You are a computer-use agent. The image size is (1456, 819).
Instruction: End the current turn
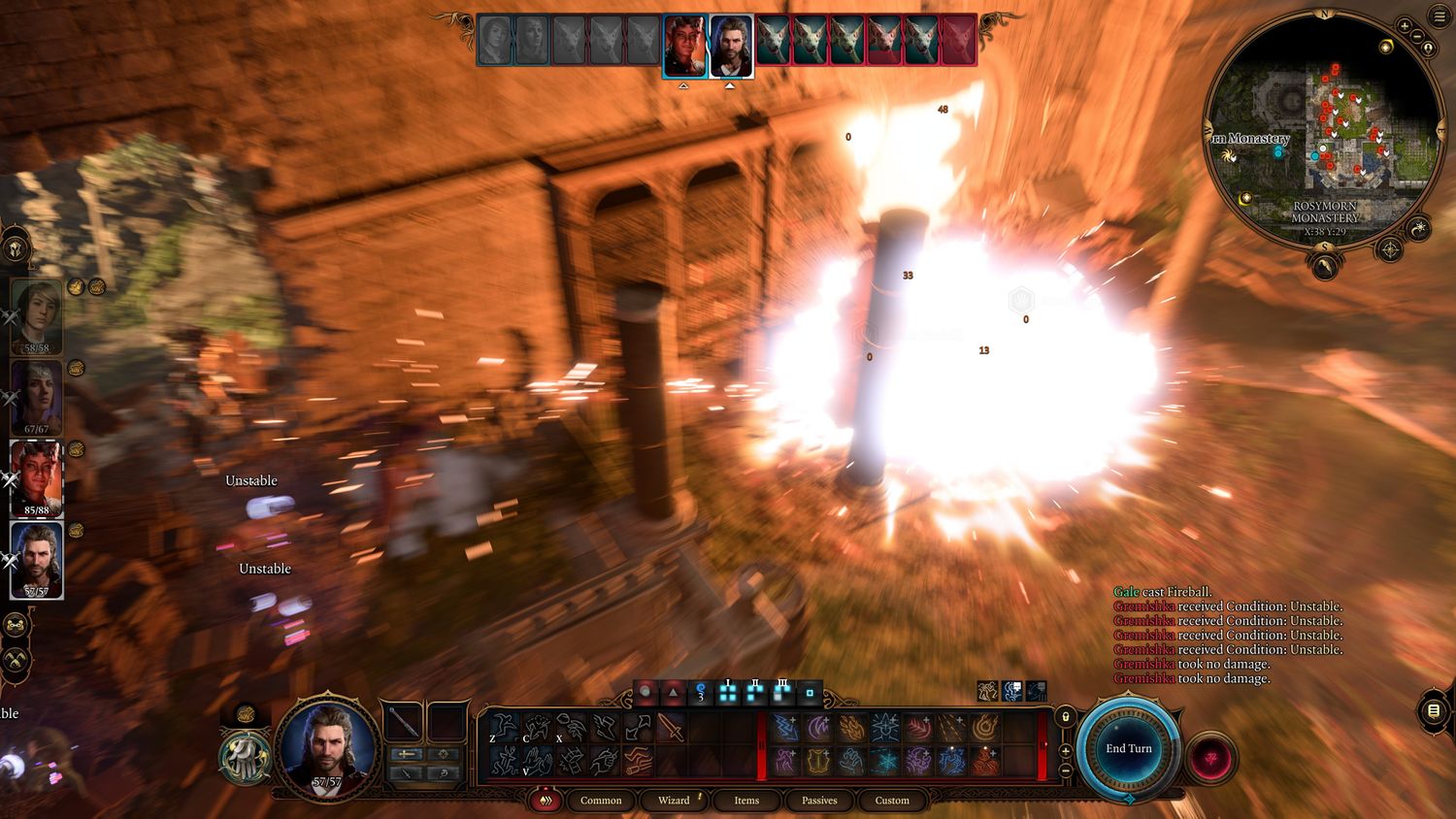pyautogui.click(x=1128, y=748)
